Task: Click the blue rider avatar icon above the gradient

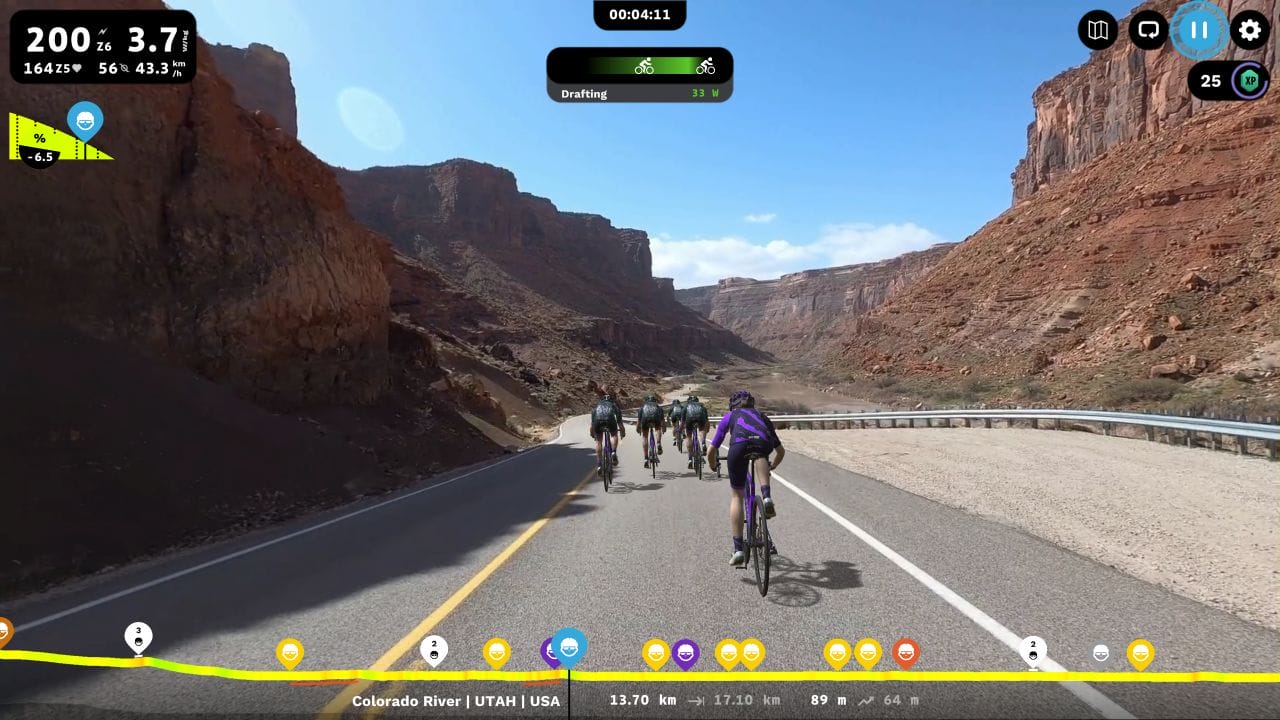Action: coord(85,121)
